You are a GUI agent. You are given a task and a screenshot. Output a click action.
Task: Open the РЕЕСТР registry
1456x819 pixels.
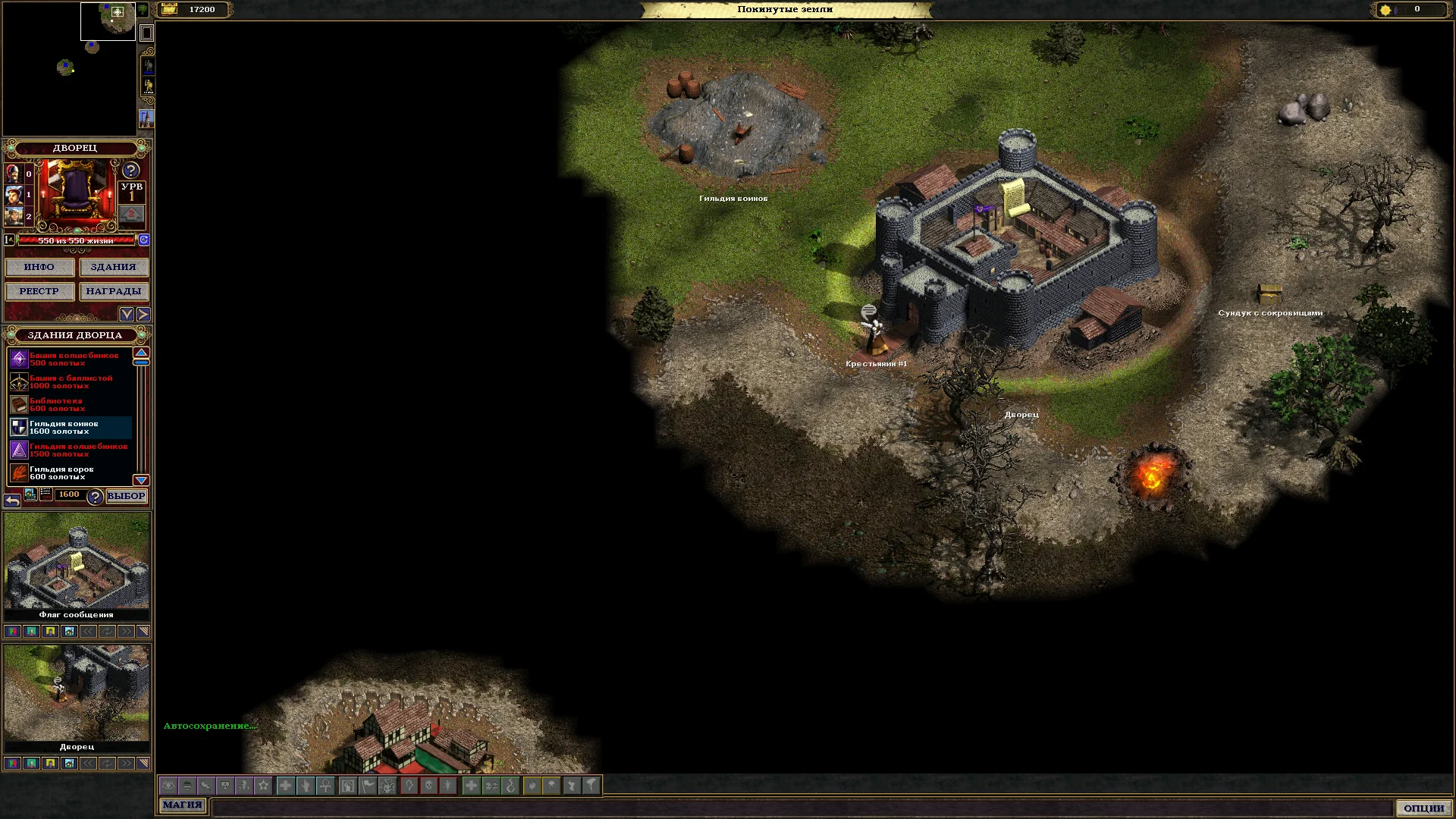[x=39, y=291]
